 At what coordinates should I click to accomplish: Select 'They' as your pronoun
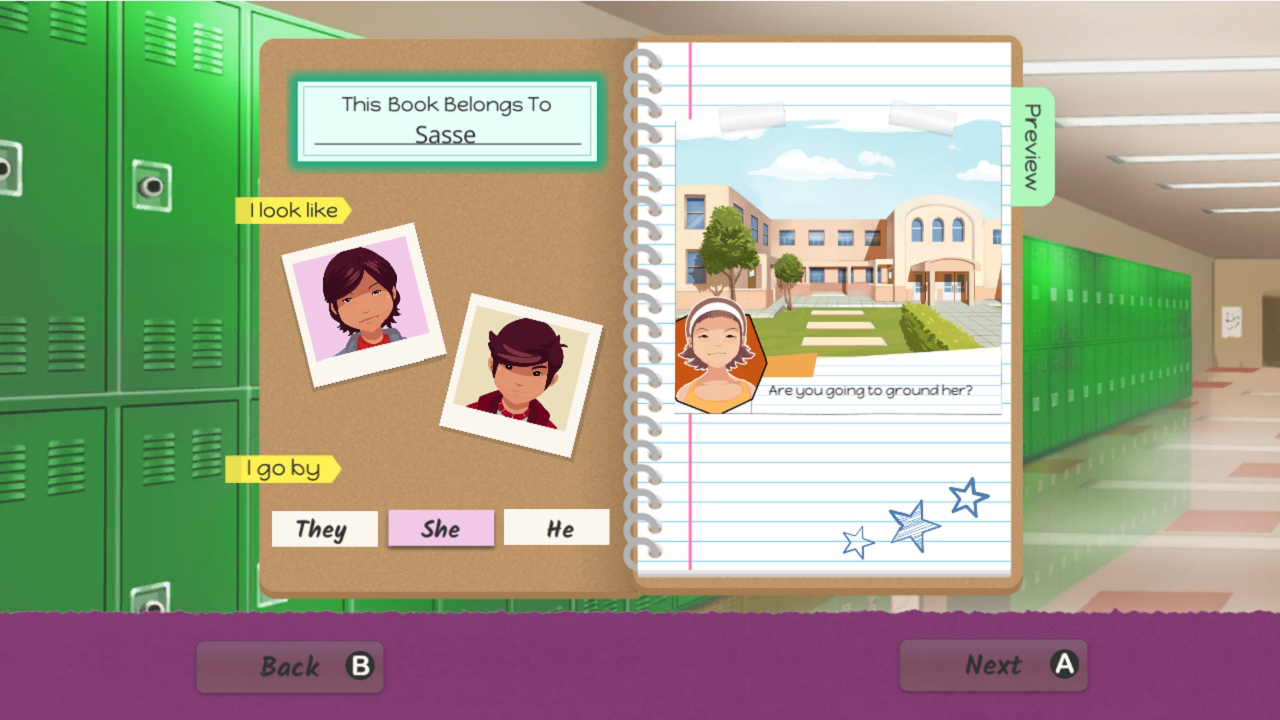(x=324, y=529)
